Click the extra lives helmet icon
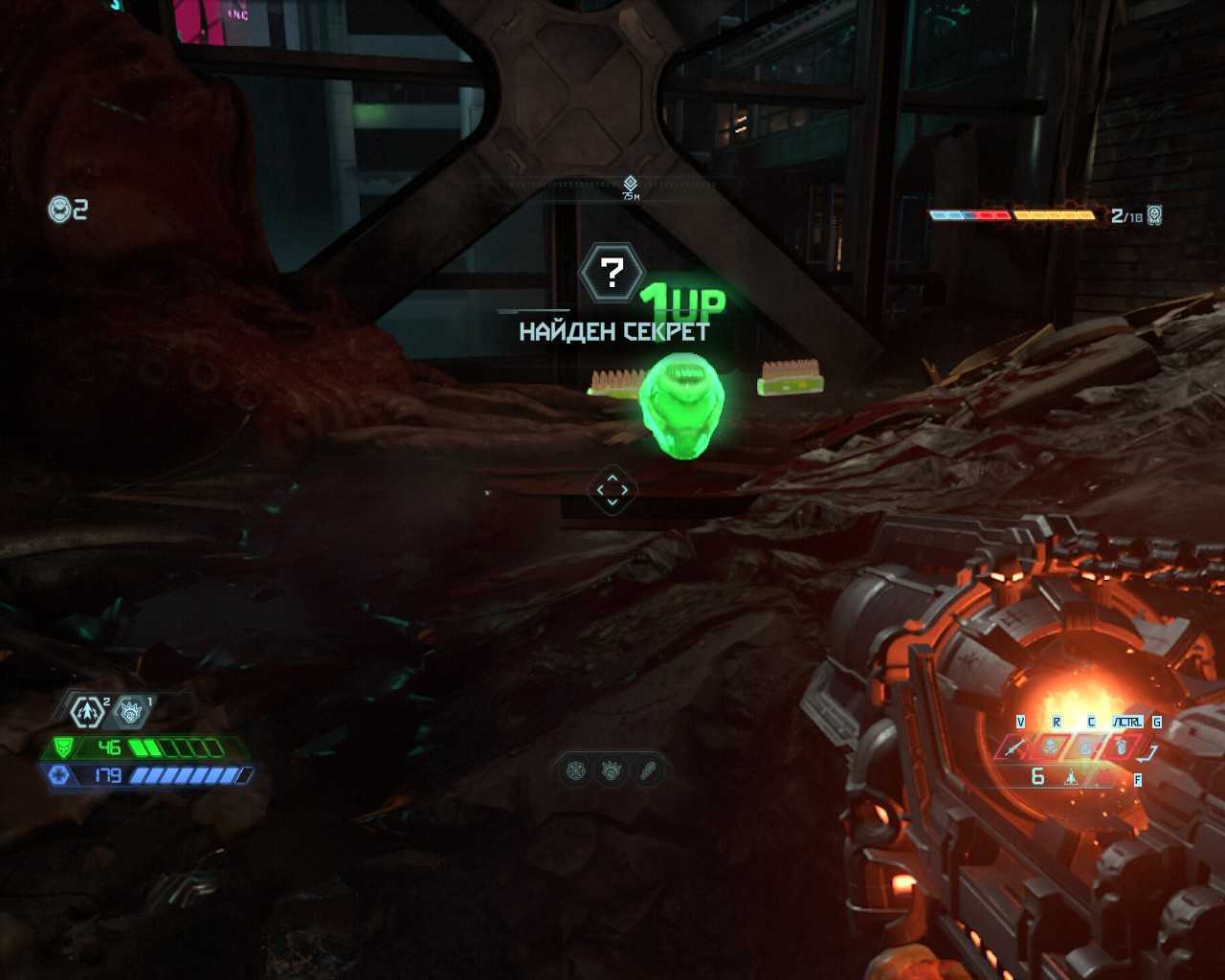This screenshot has height=980, width=1225. click(x=60, y=209)
